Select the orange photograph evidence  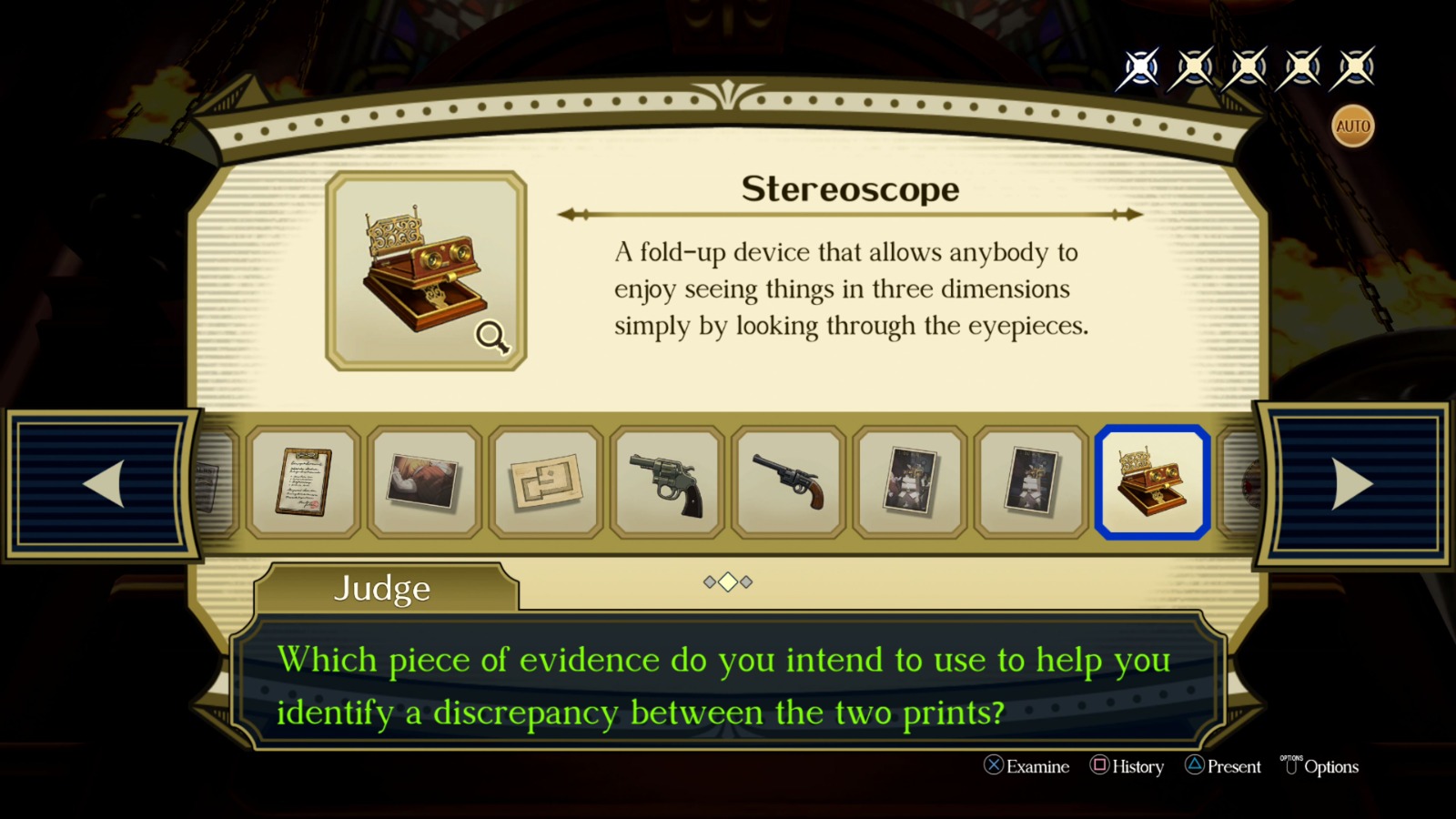pos(425,482)
